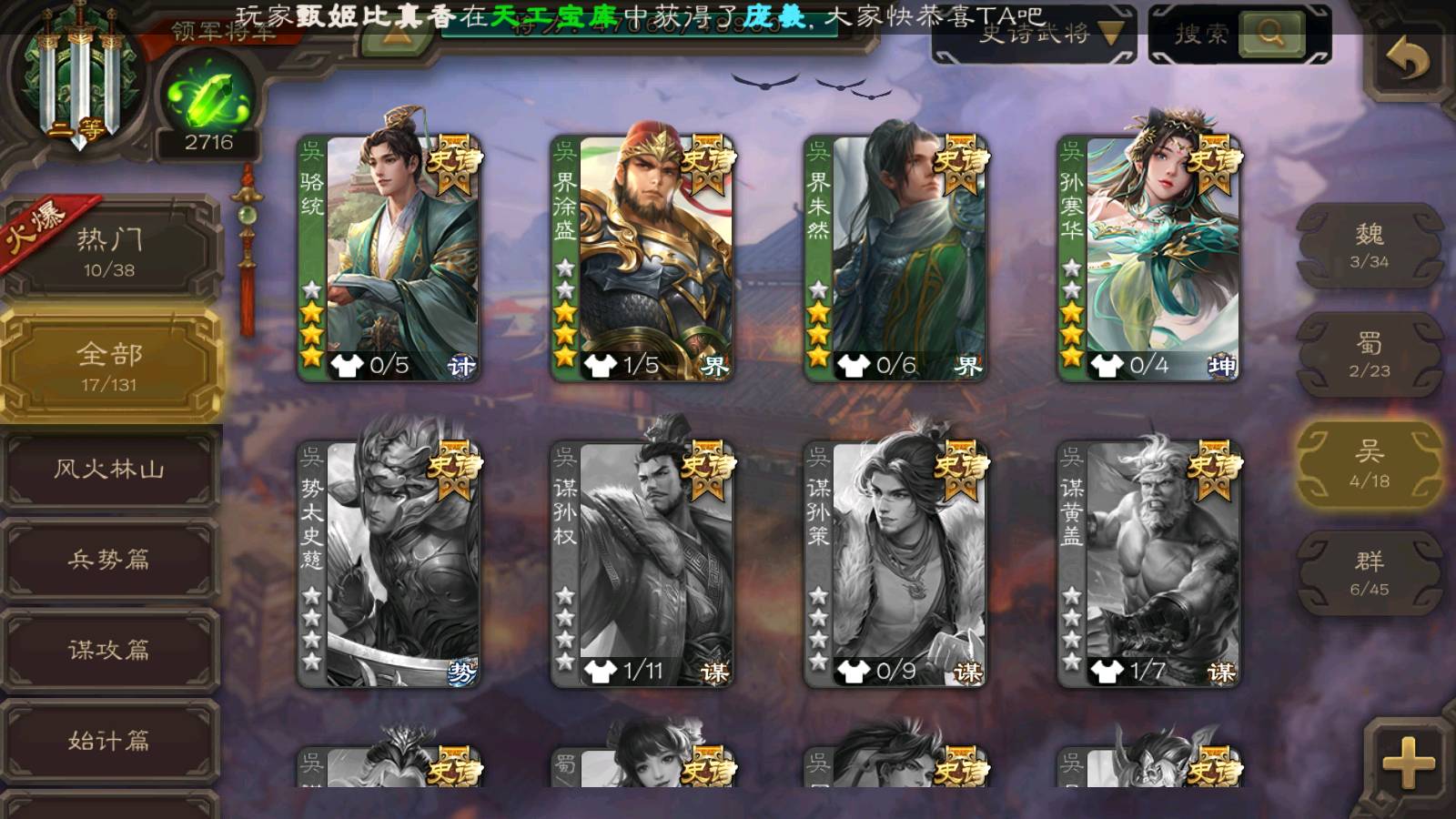Switch to the 兵势篇 category
The image size is (1456, 819).
(109, 560)
